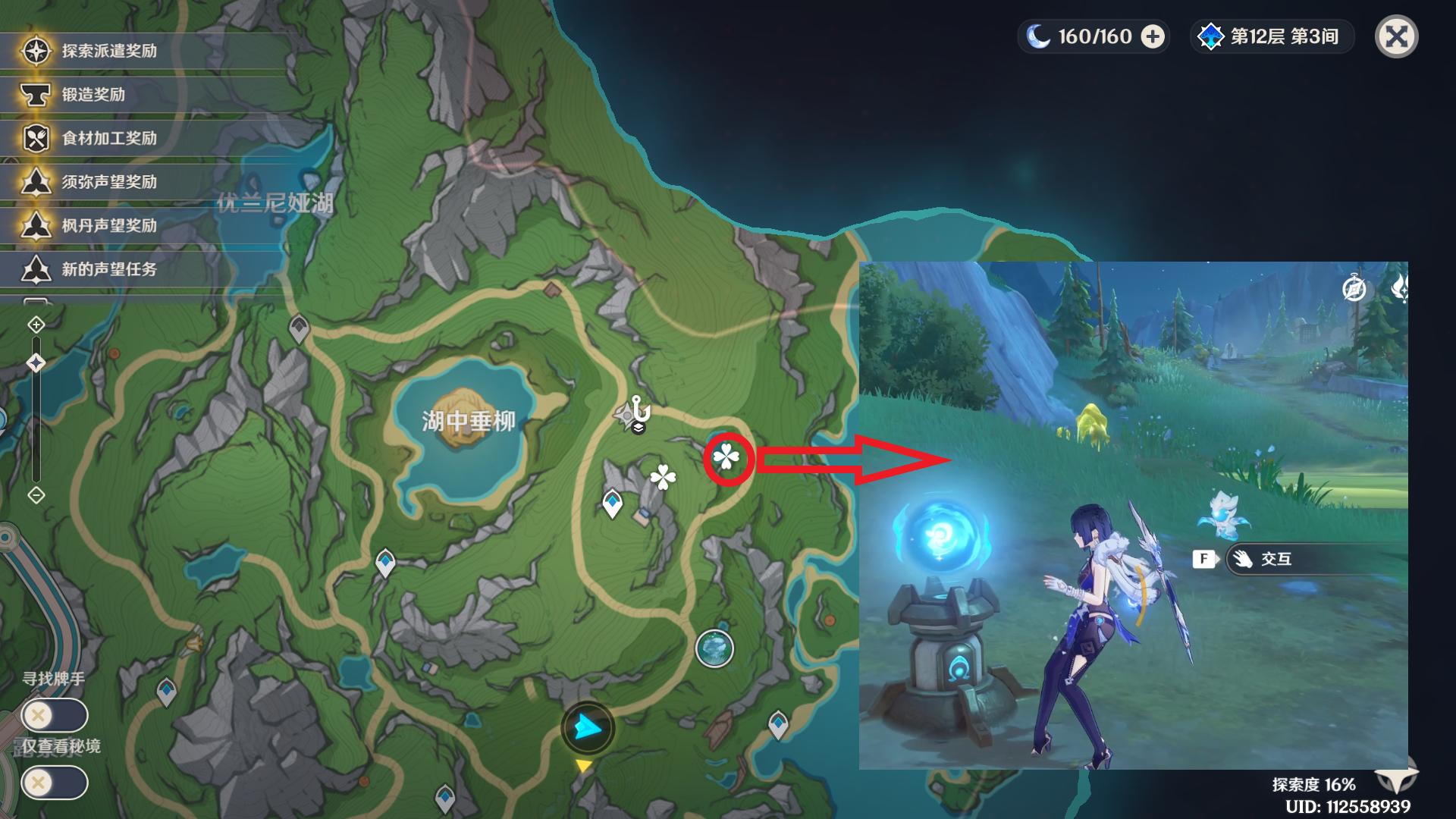Open the exploration progress 探索度 panel

[1314, 784]
